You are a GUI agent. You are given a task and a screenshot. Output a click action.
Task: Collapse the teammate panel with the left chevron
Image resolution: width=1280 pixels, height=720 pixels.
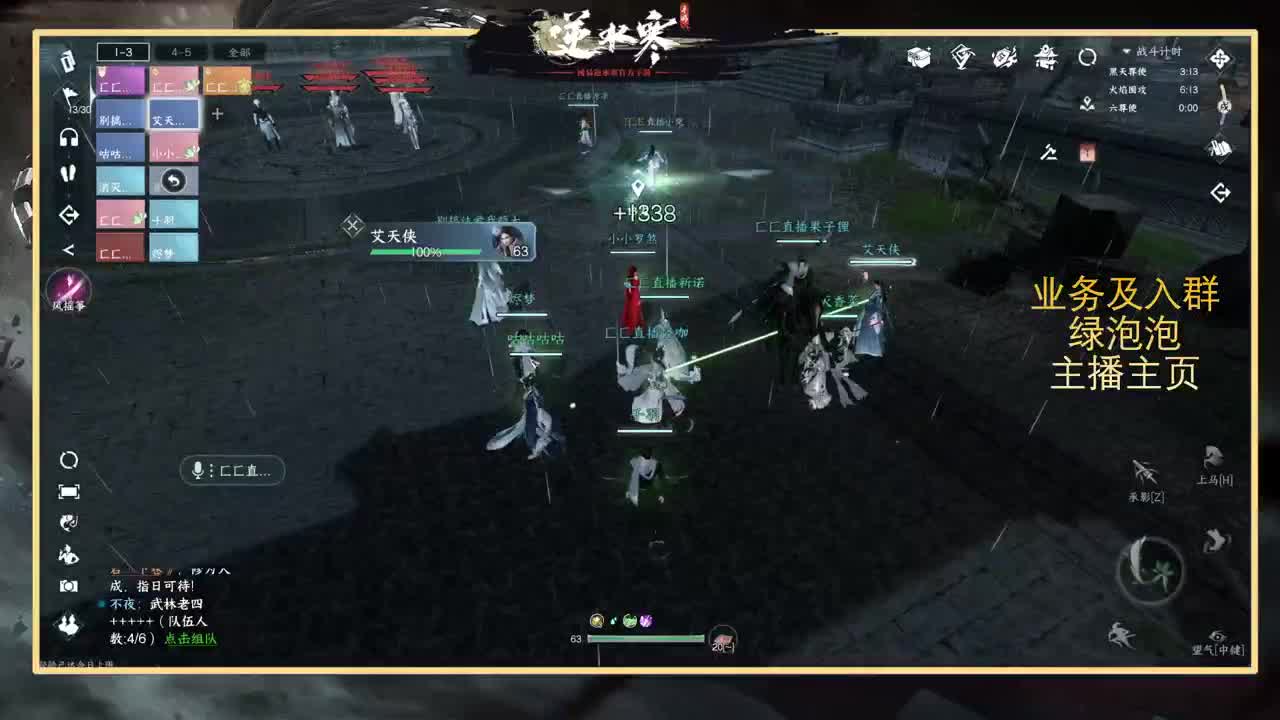click(68, 250)
